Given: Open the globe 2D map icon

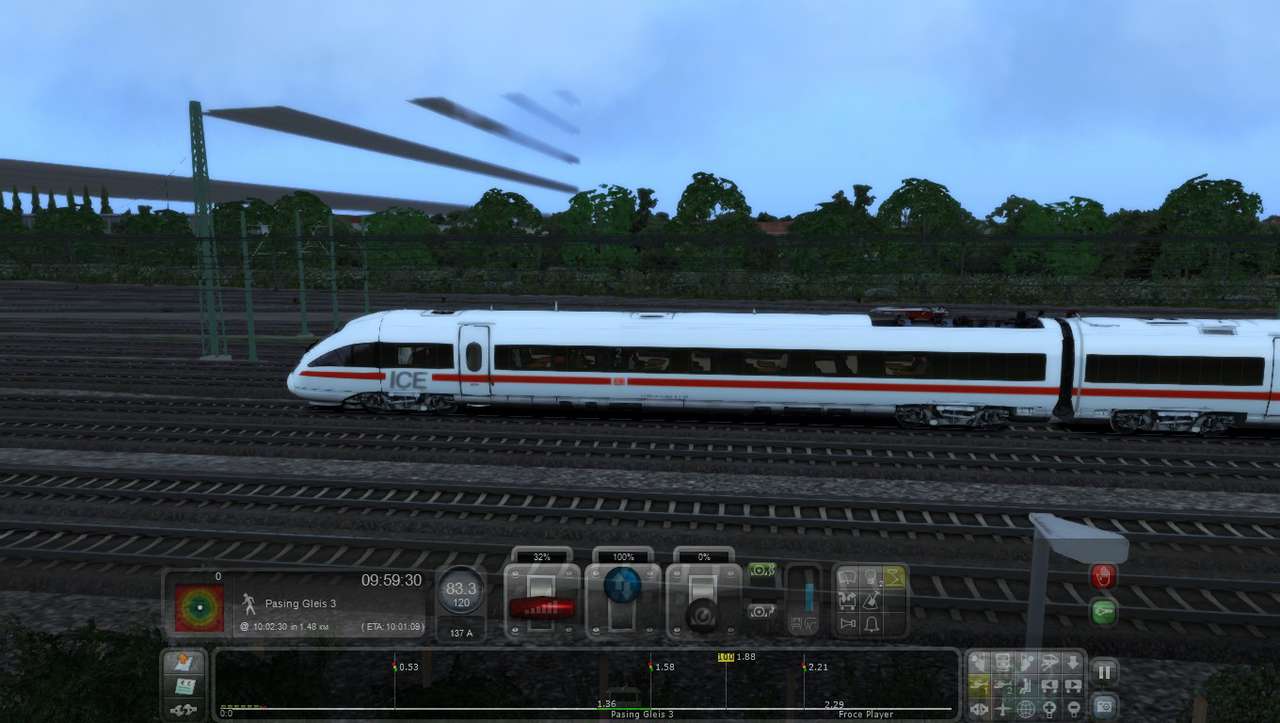Looking at the screenshot, I should point(1026,710).
